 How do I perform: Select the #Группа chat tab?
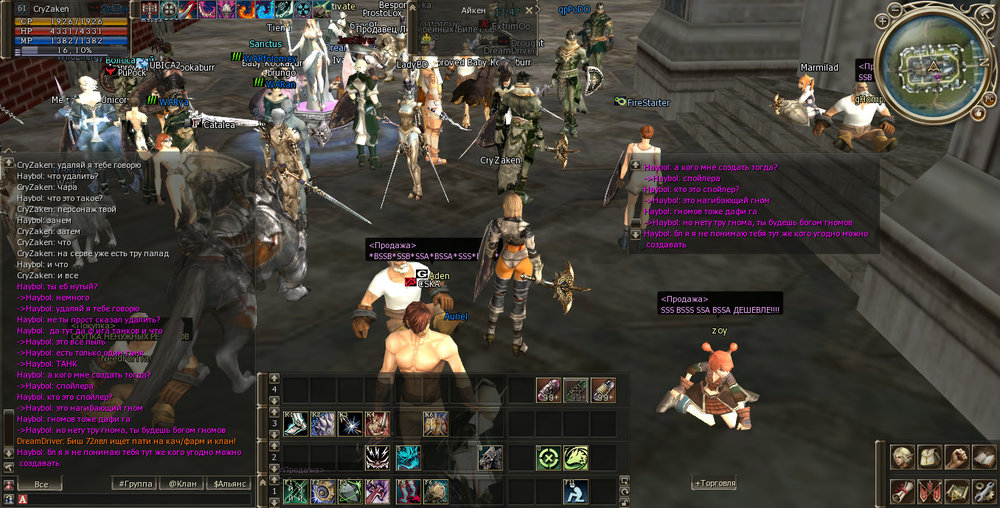point(134,484)
